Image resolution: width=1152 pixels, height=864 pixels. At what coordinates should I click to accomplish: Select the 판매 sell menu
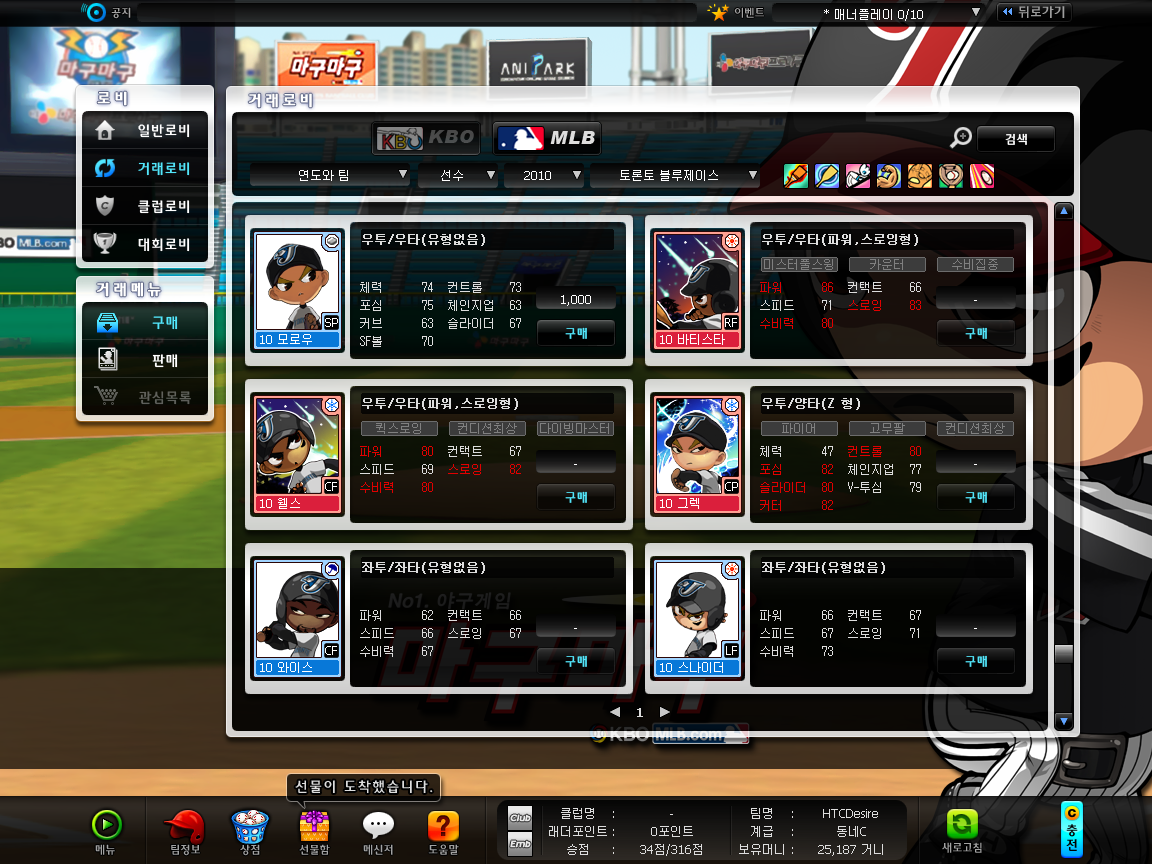[146, 359]
